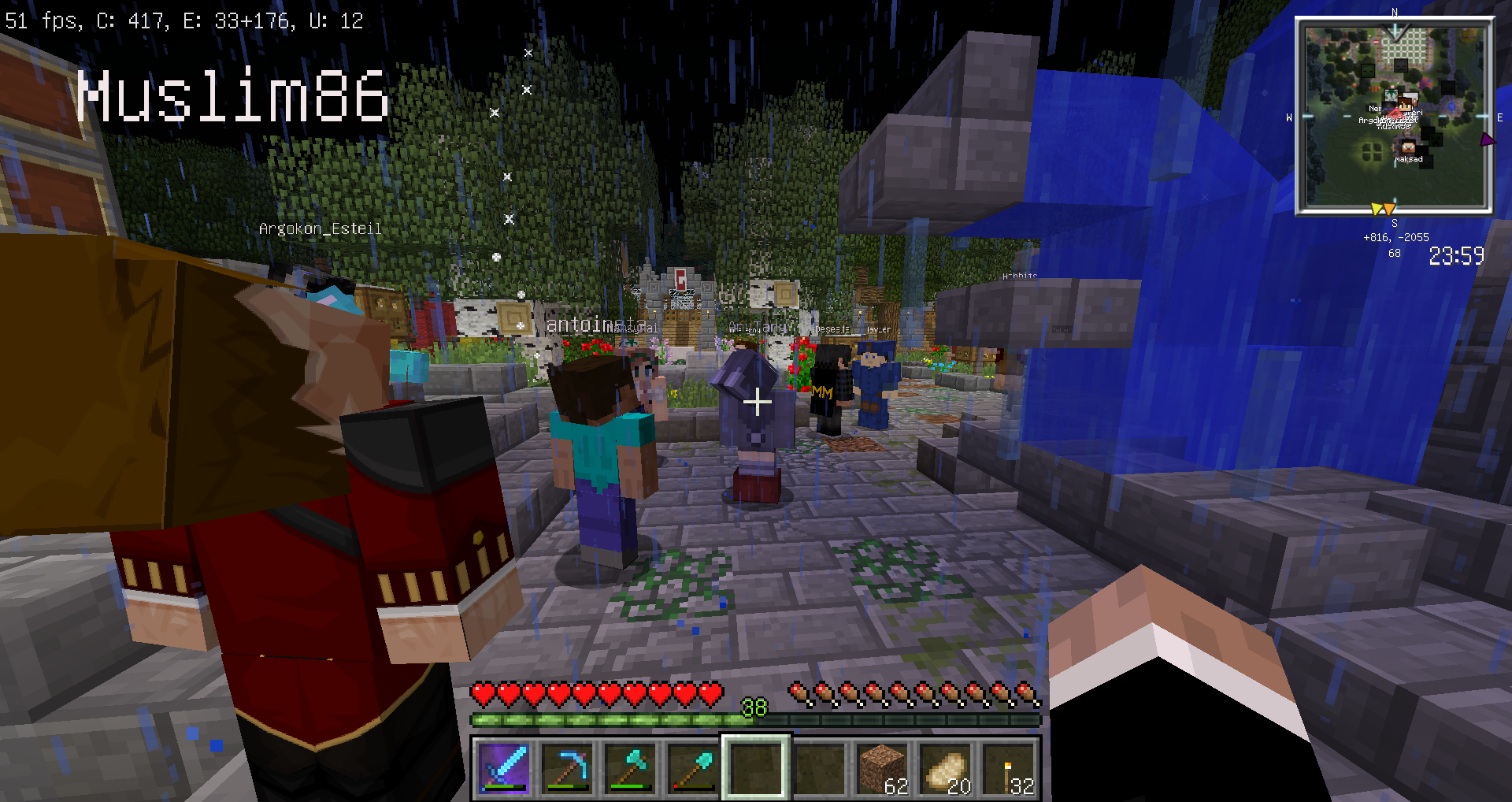Select the diamond shovel hotbar slot

click(693, 767)
